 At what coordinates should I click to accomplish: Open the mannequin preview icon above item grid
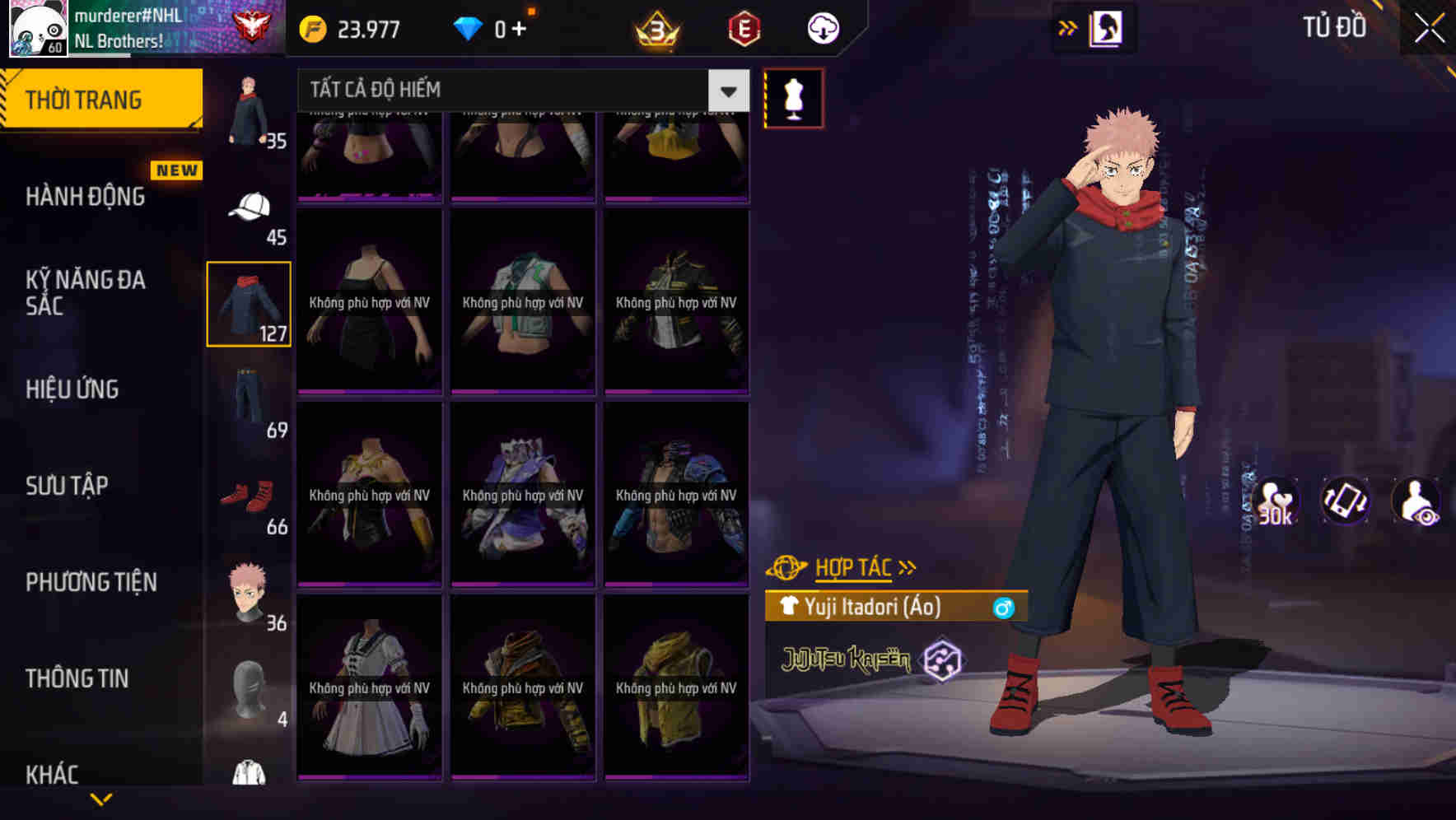tap(793, 97)
